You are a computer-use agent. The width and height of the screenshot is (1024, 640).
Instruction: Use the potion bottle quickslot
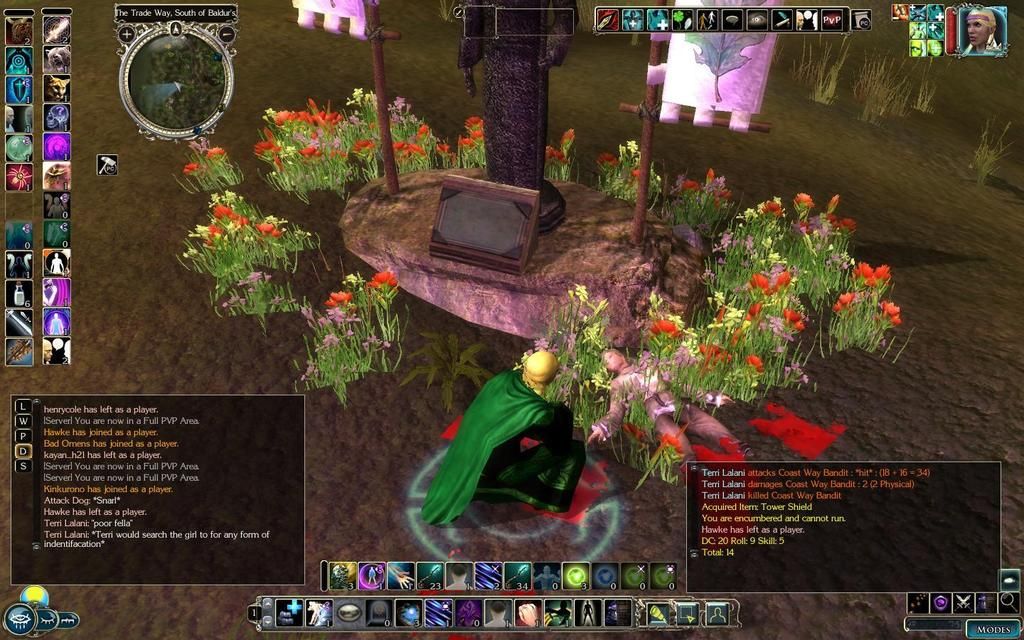click(x=19, y=293)
